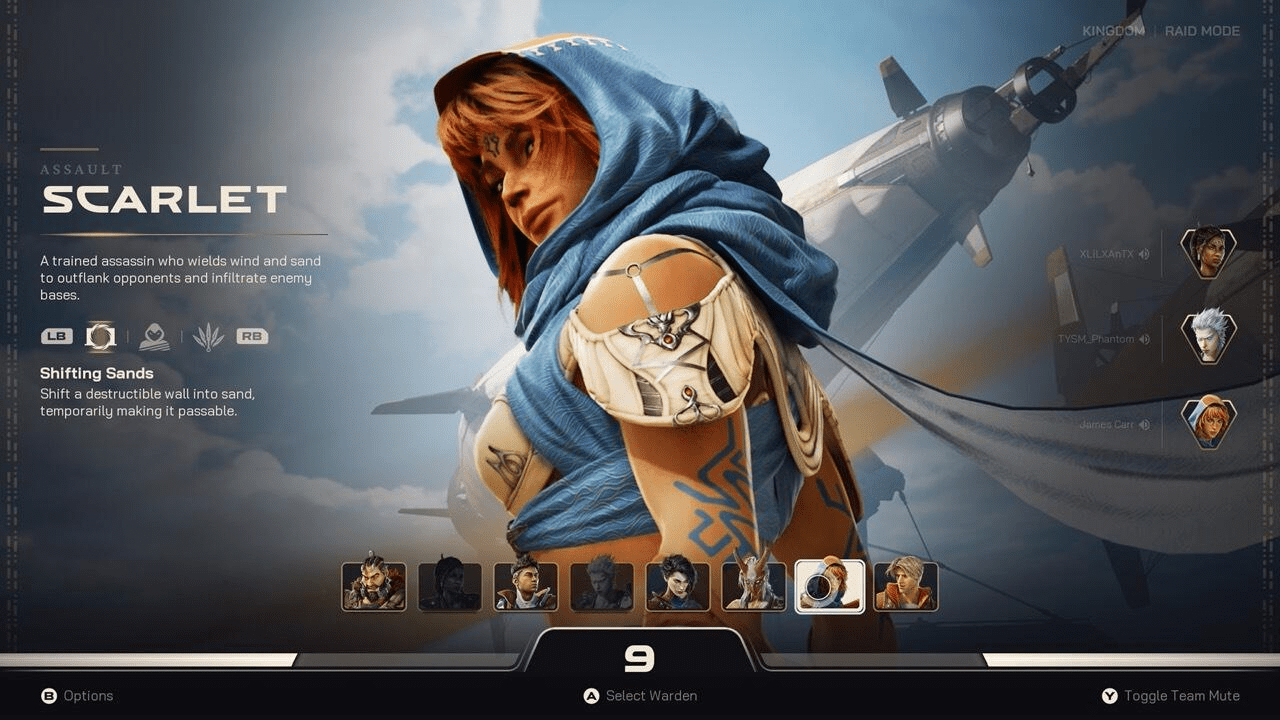Screen dimensions: 1280x720
Task: Toggle the speaker icon beside TYSM_Phantom
Action: 1144,339
